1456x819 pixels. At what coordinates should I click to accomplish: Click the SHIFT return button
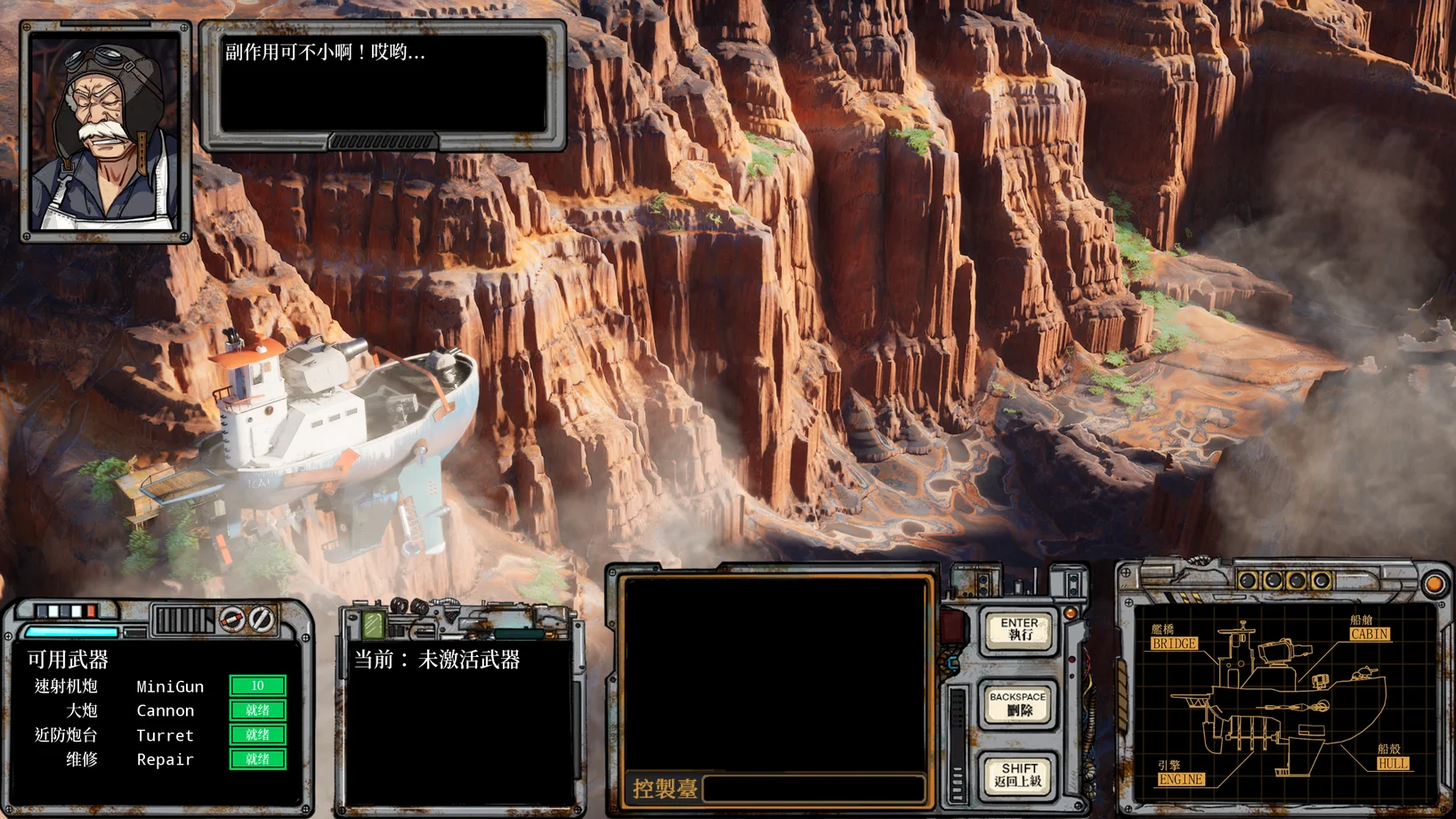(1019, 774)
